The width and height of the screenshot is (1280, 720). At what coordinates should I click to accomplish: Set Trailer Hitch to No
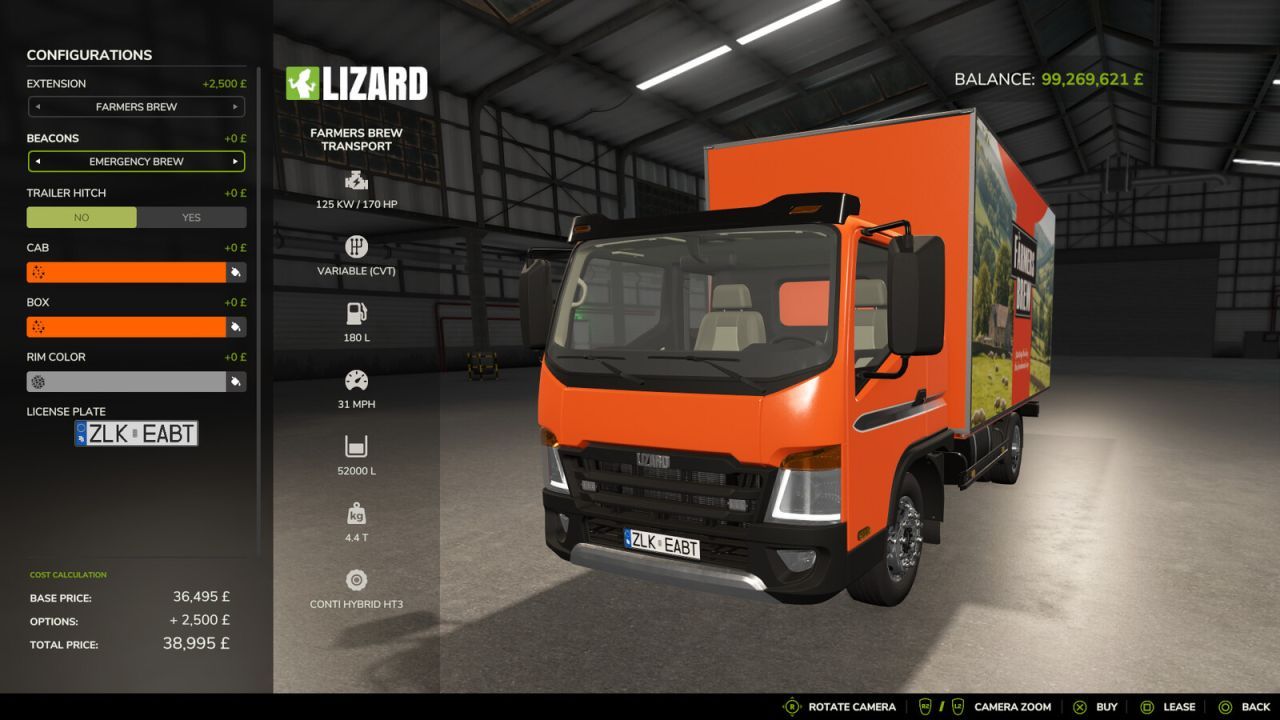[81, 217]
